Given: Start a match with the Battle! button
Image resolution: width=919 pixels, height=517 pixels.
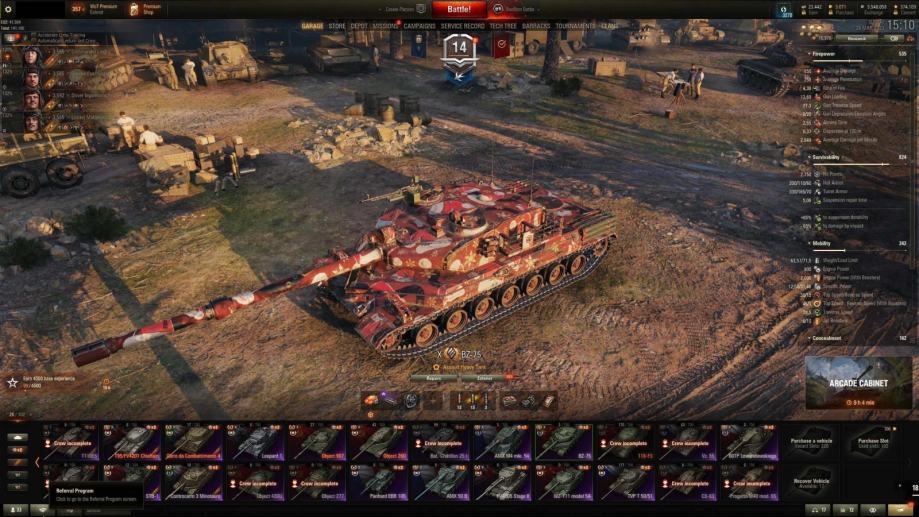Looking at the screenshot, I should 459,9.
